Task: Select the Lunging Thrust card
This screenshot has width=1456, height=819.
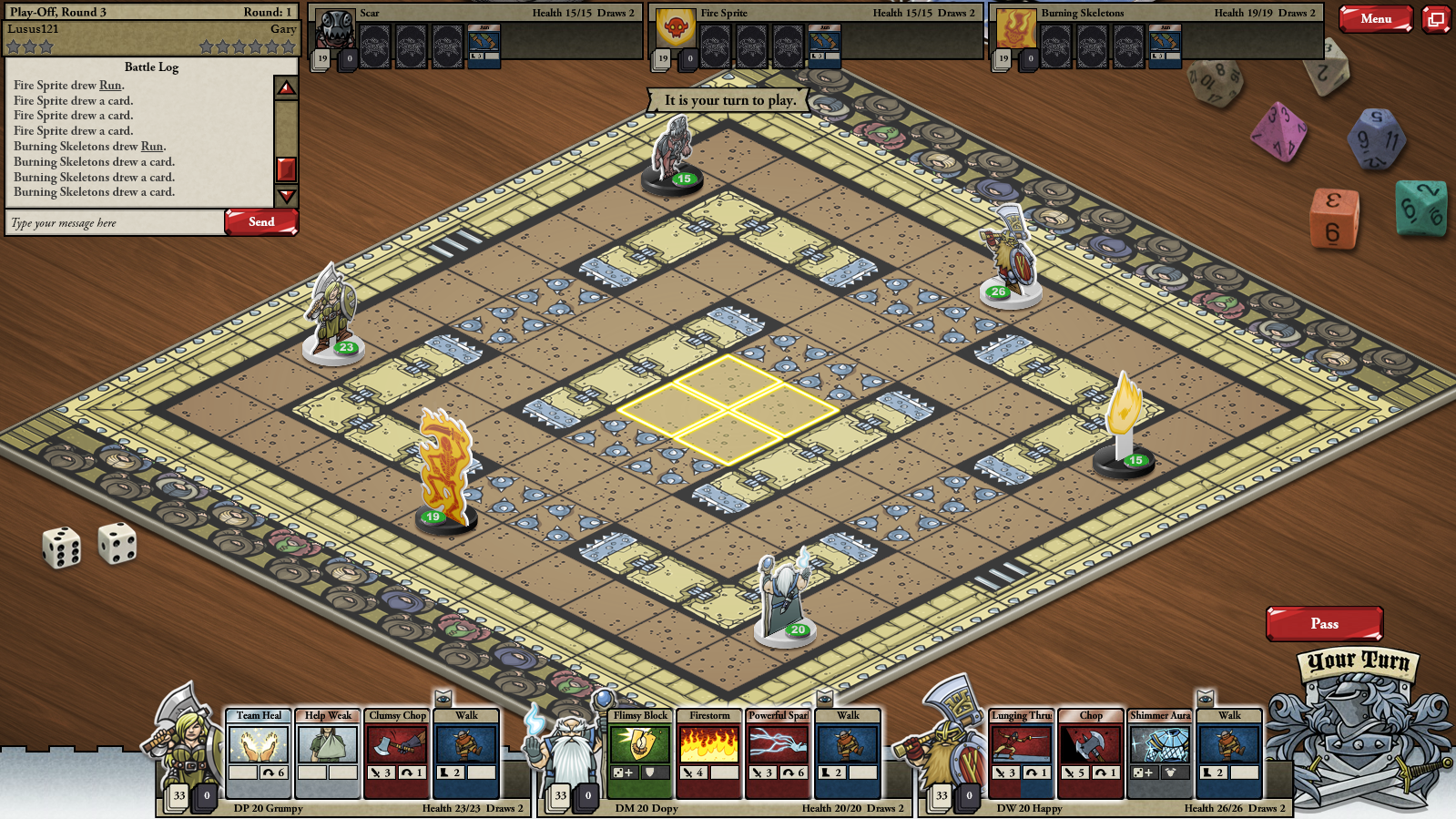Action: coord(1022,752)
